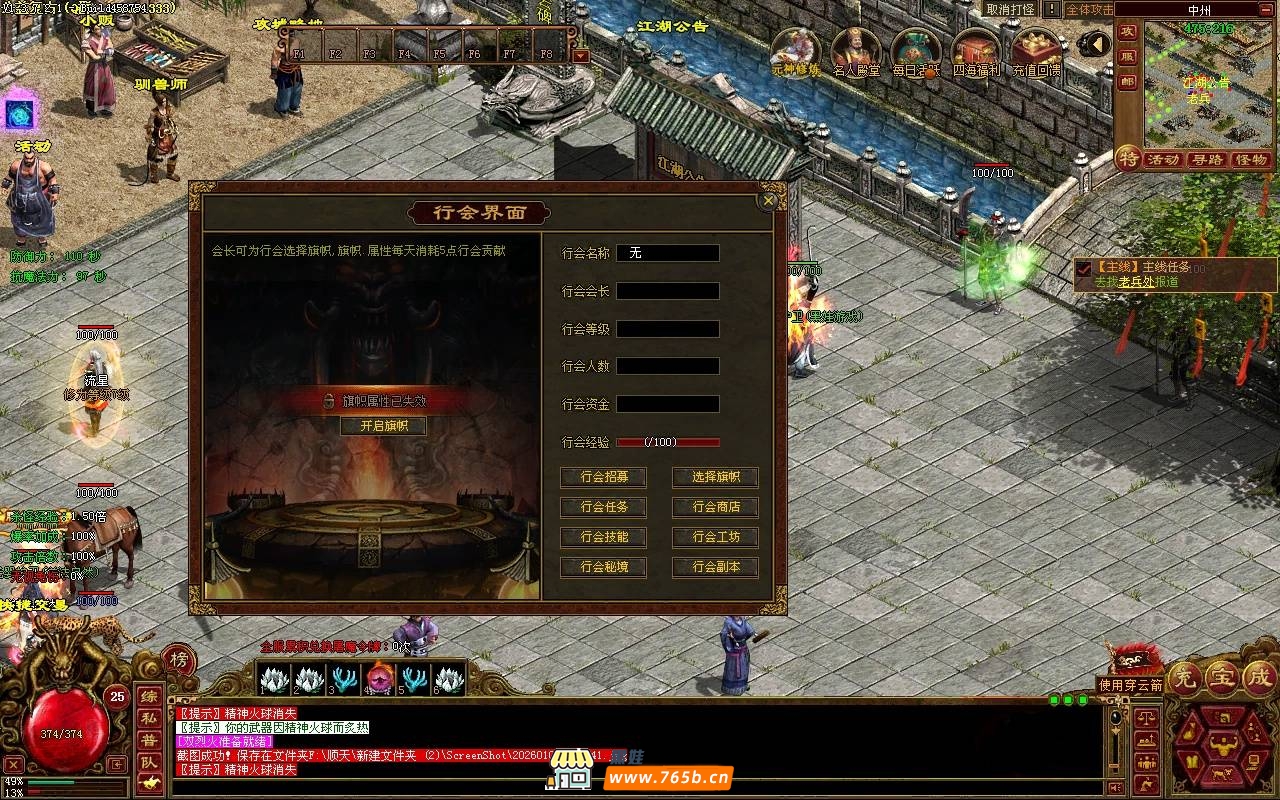This screenshot has height=800, width=1280.
Task: Open the 每日活跃 daily activity icon
Action: click(x=917, y=50)
